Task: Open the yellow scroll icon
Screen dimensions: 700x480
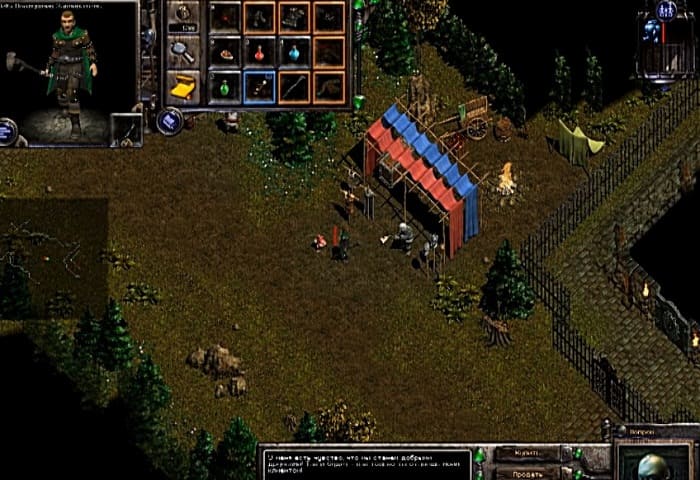Action: tap(182, 88)
